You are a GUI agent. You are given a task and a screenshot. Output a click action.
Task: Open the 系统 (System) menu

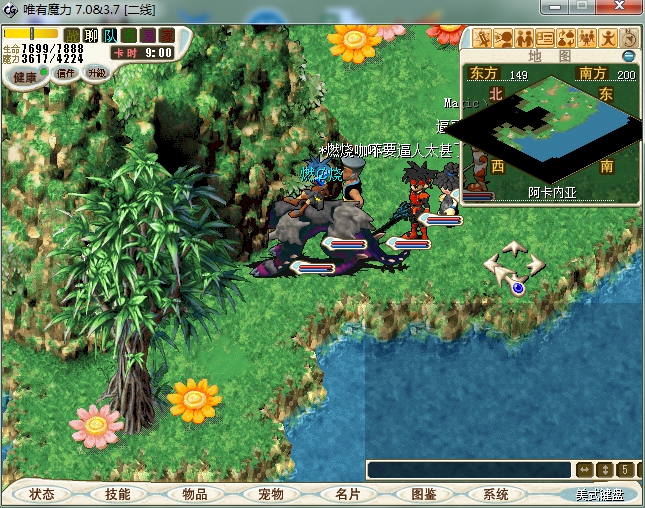496,494
